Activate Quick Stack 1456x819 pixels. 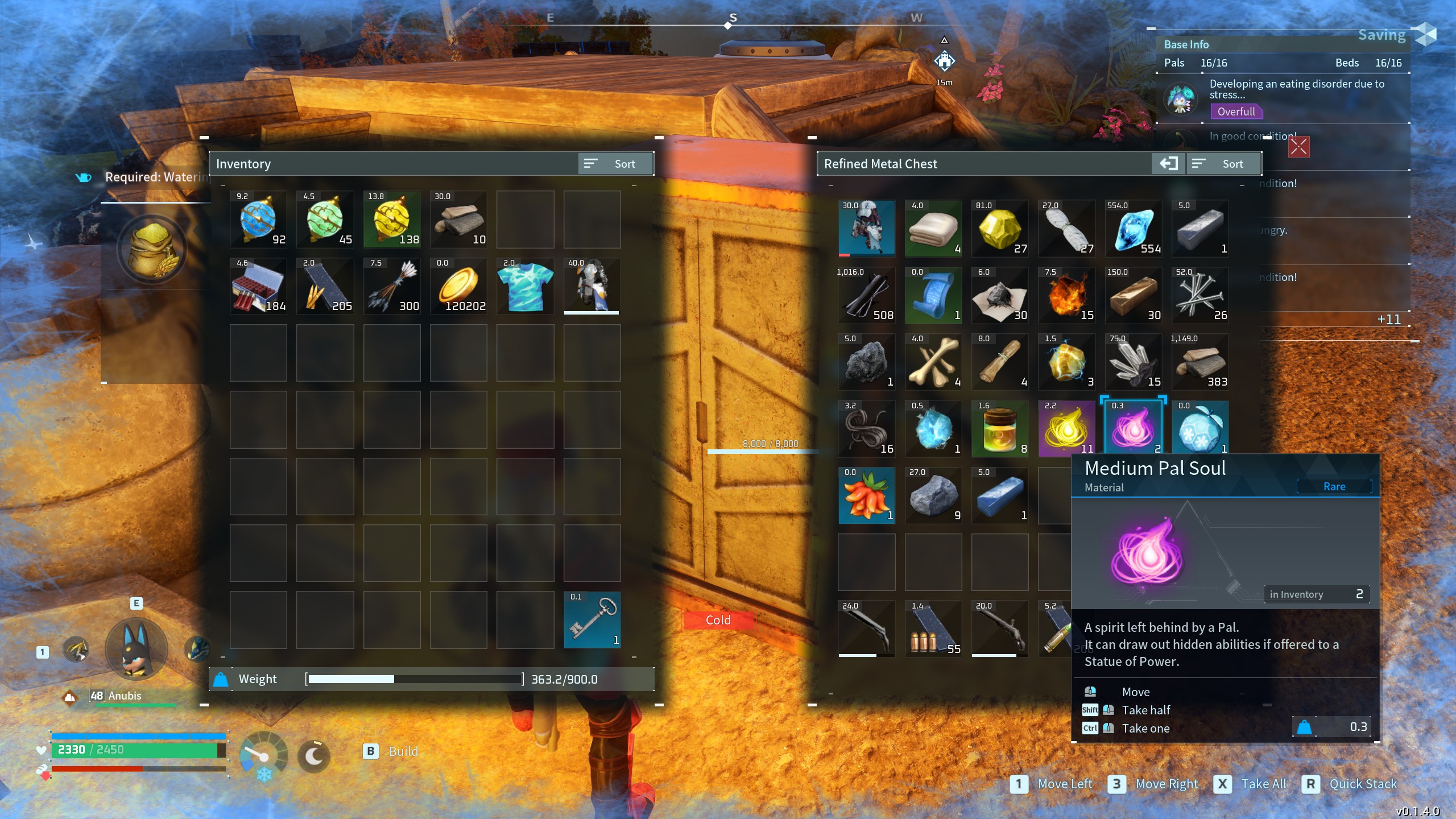tap(1352, 784)
